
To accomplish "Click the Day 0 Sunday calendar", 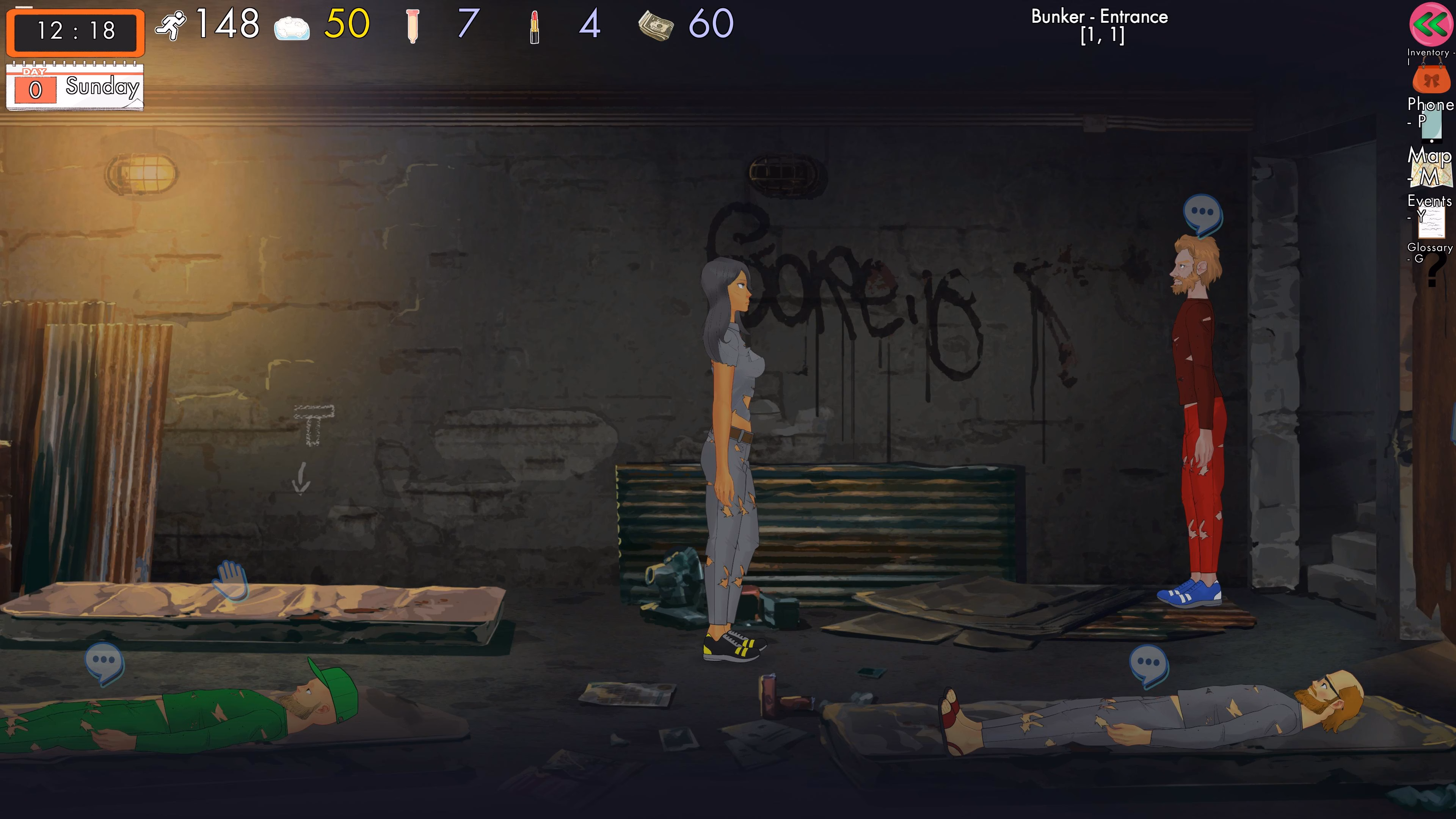I will click(x=76, y=86).
